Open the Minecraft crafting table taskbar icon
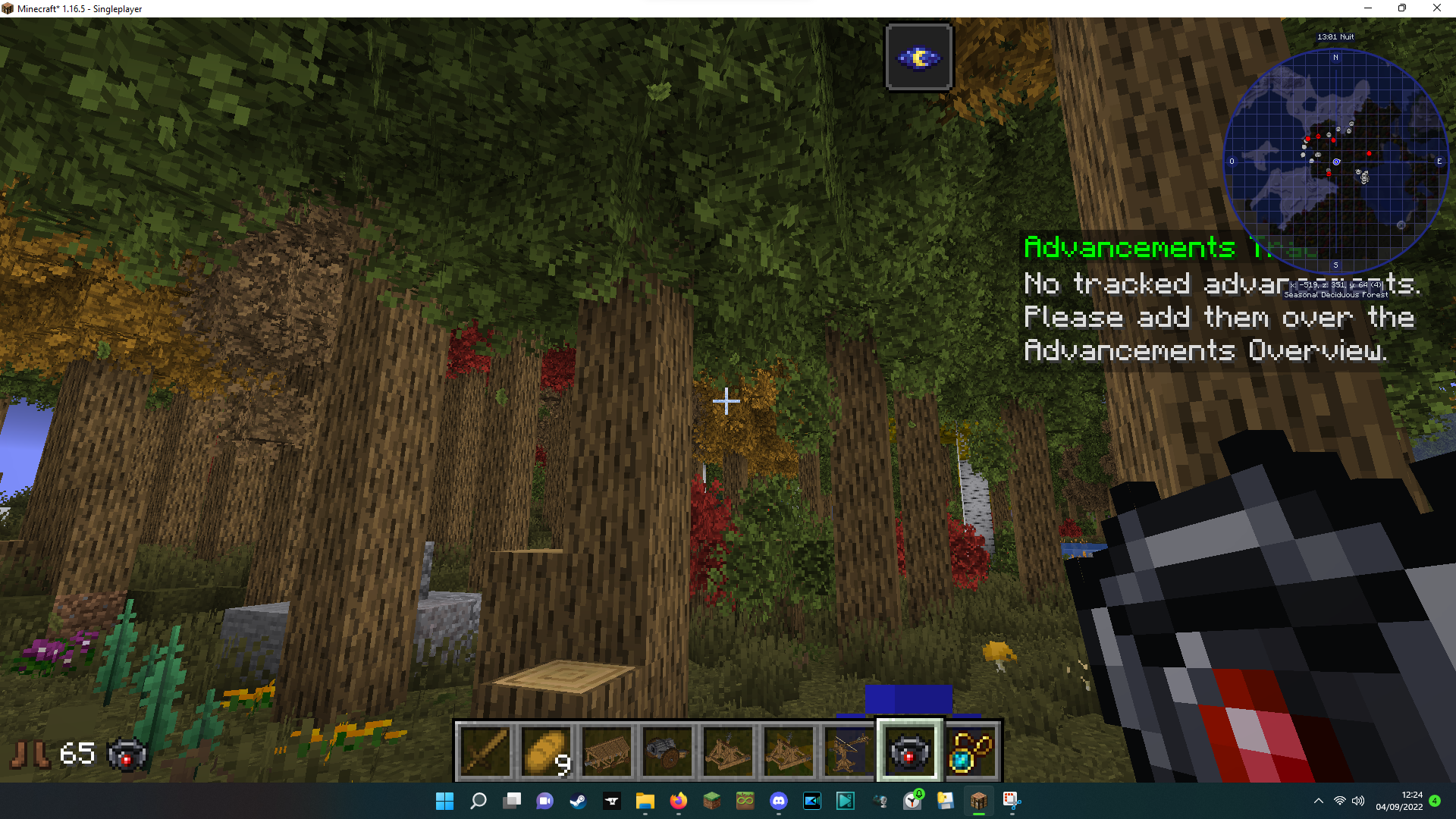The height and width of the screenshot is (819, 1456). (978, 801)
